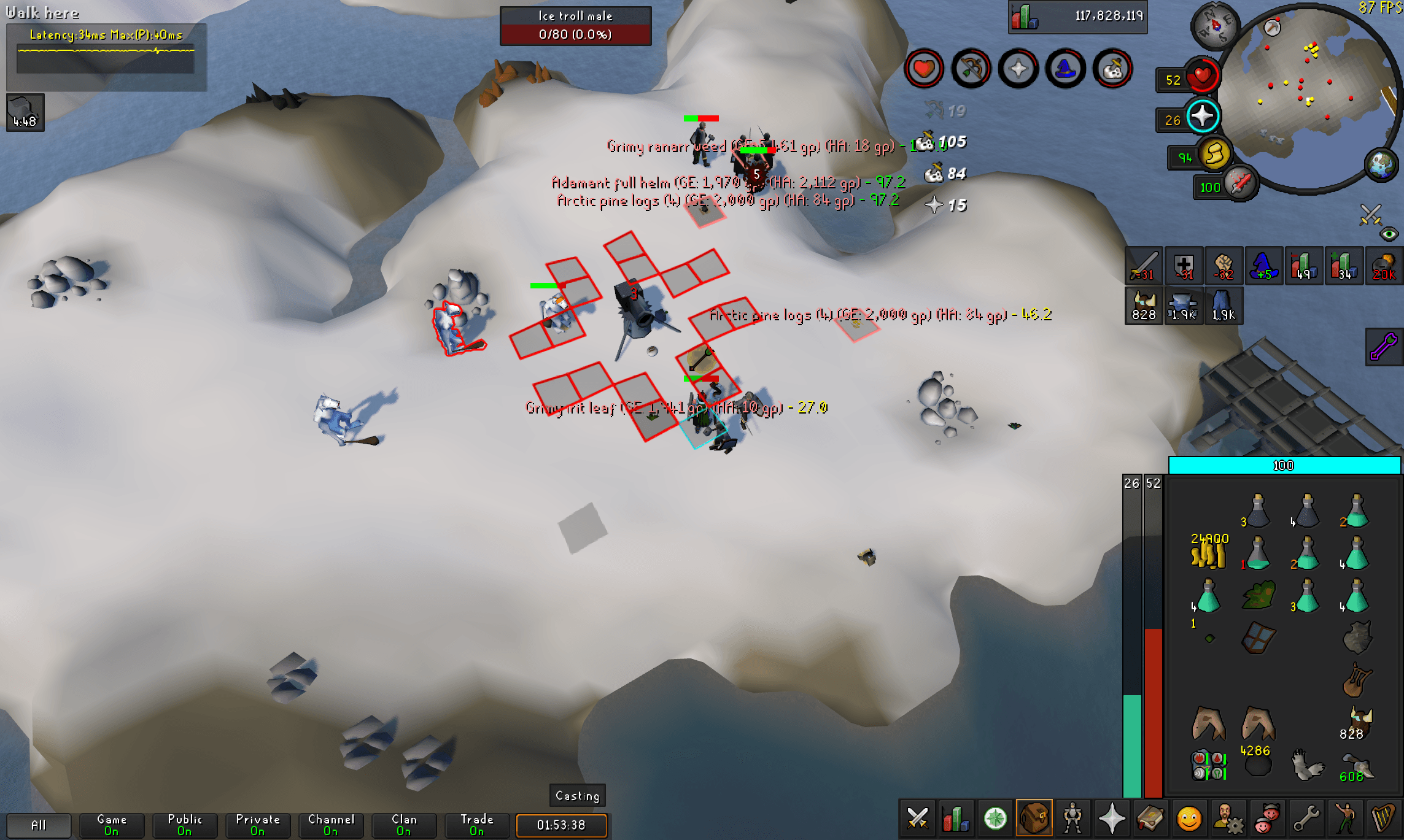
Task: Open the Music player via the harp icon
Action: pyautogui.click(x=1383, y=818)
